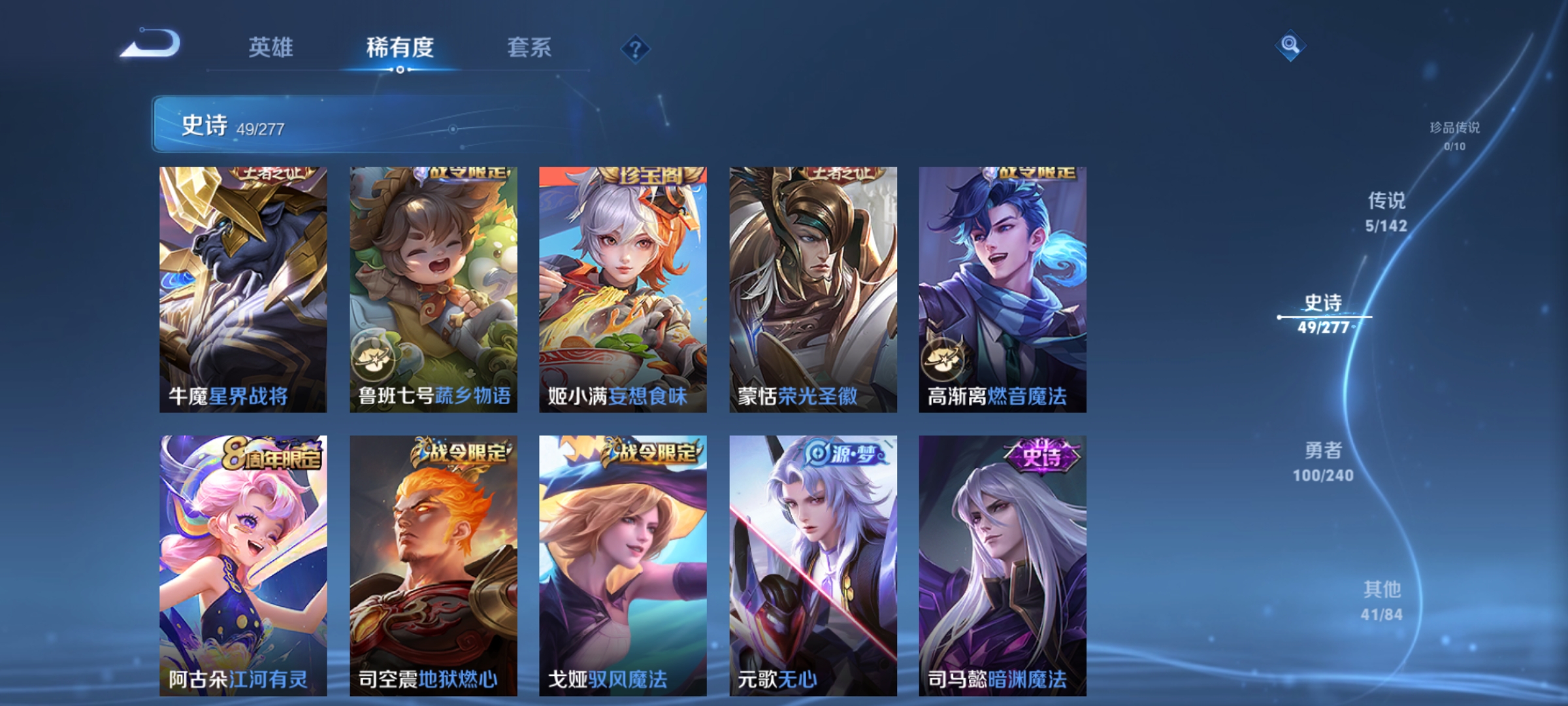
Task: Switch to the 英雄 tab
Action: click(271, 47)
